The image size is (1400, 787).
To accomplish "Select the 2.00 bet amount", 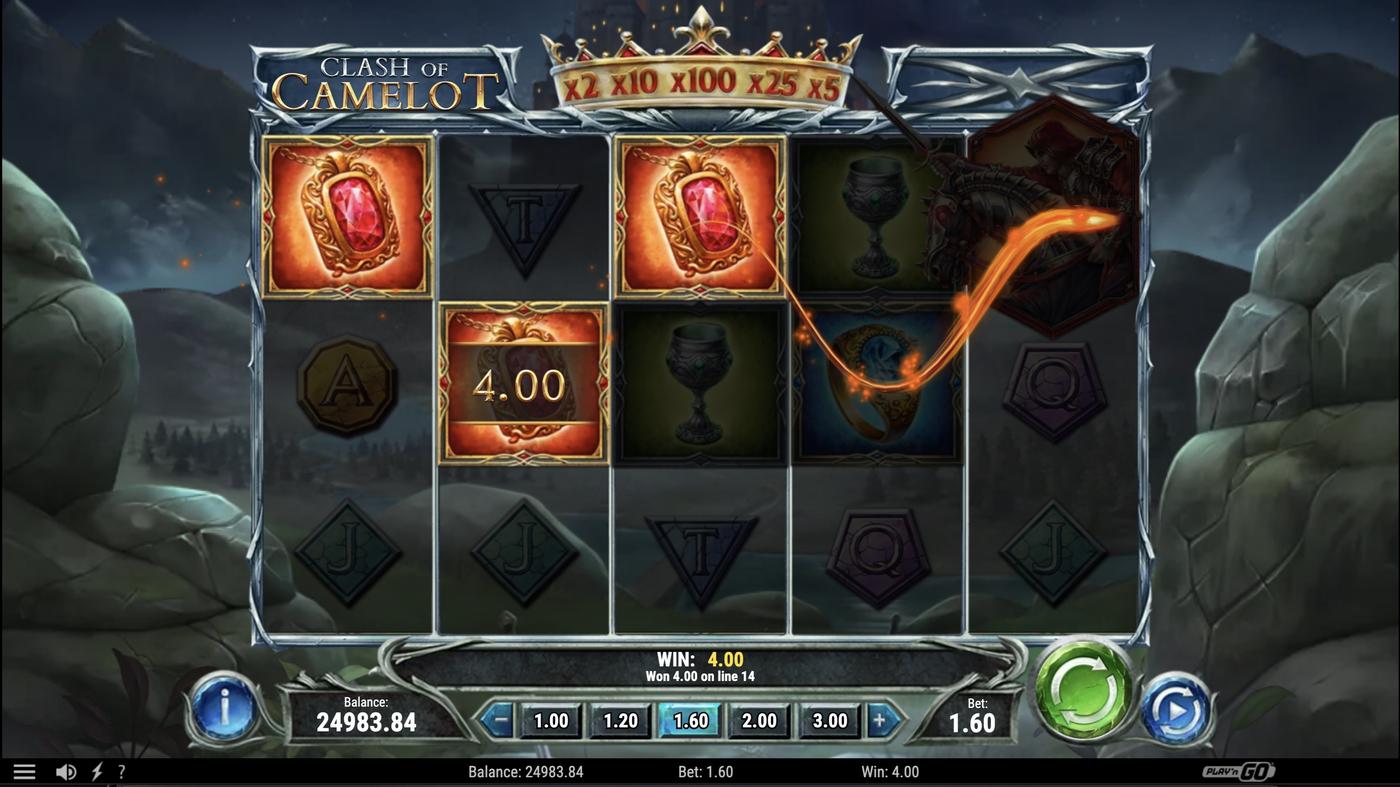I will coord(758,719).
